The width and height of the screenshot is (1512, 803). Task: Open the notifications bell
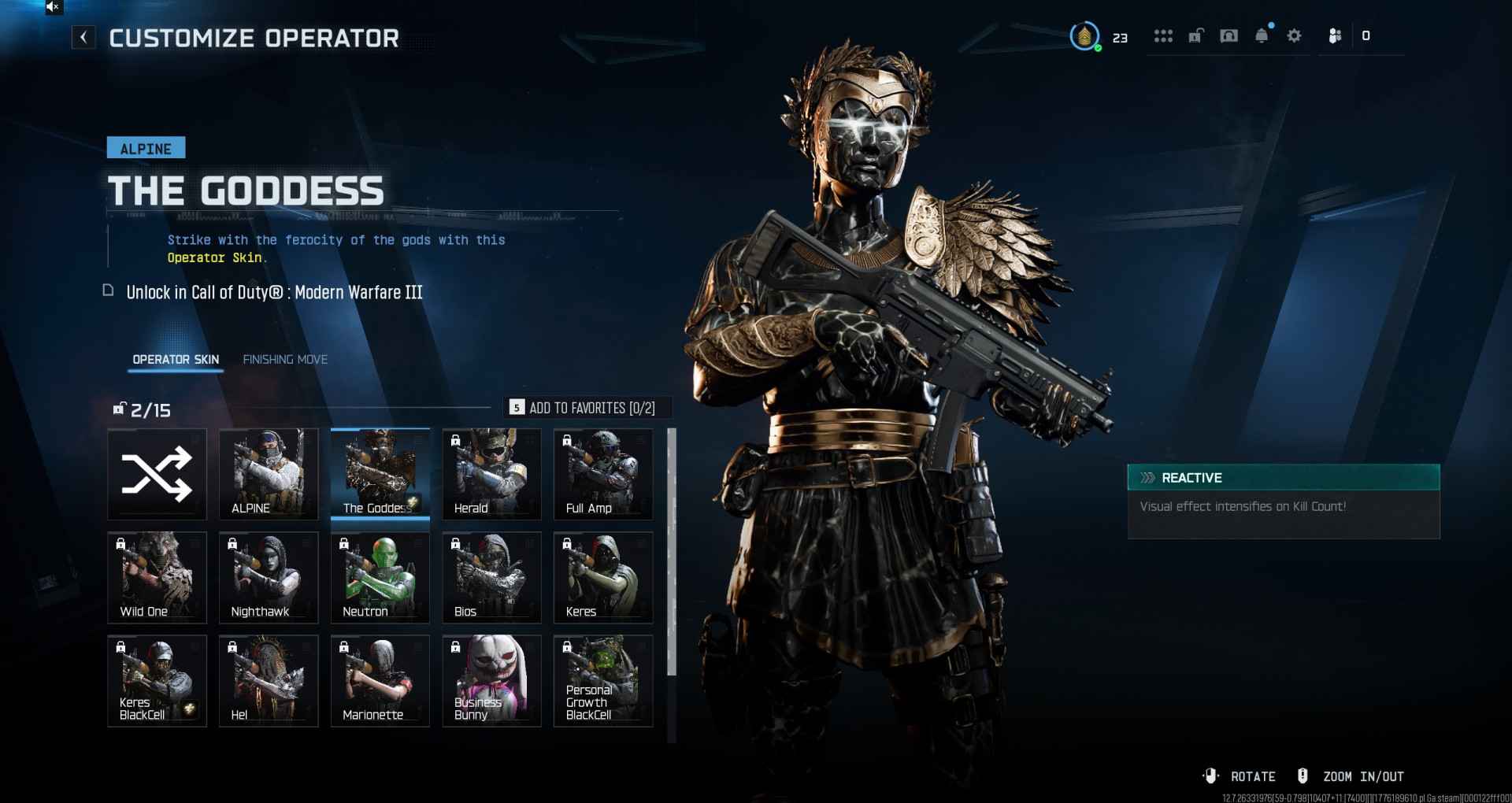[1262, 36]
